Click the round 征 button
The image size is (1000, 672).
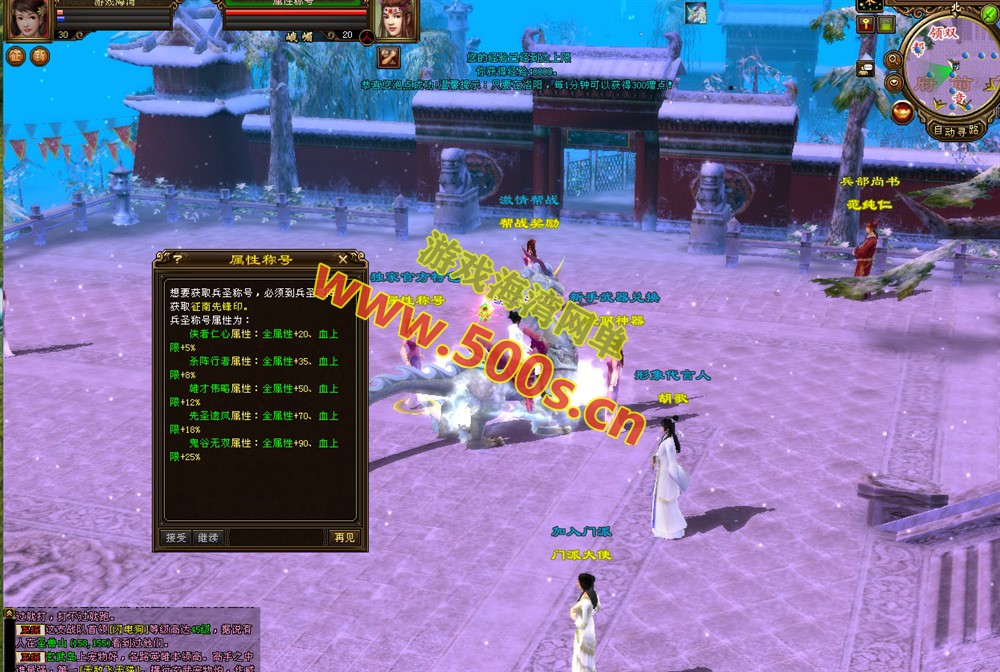click(x=15, y=56)
